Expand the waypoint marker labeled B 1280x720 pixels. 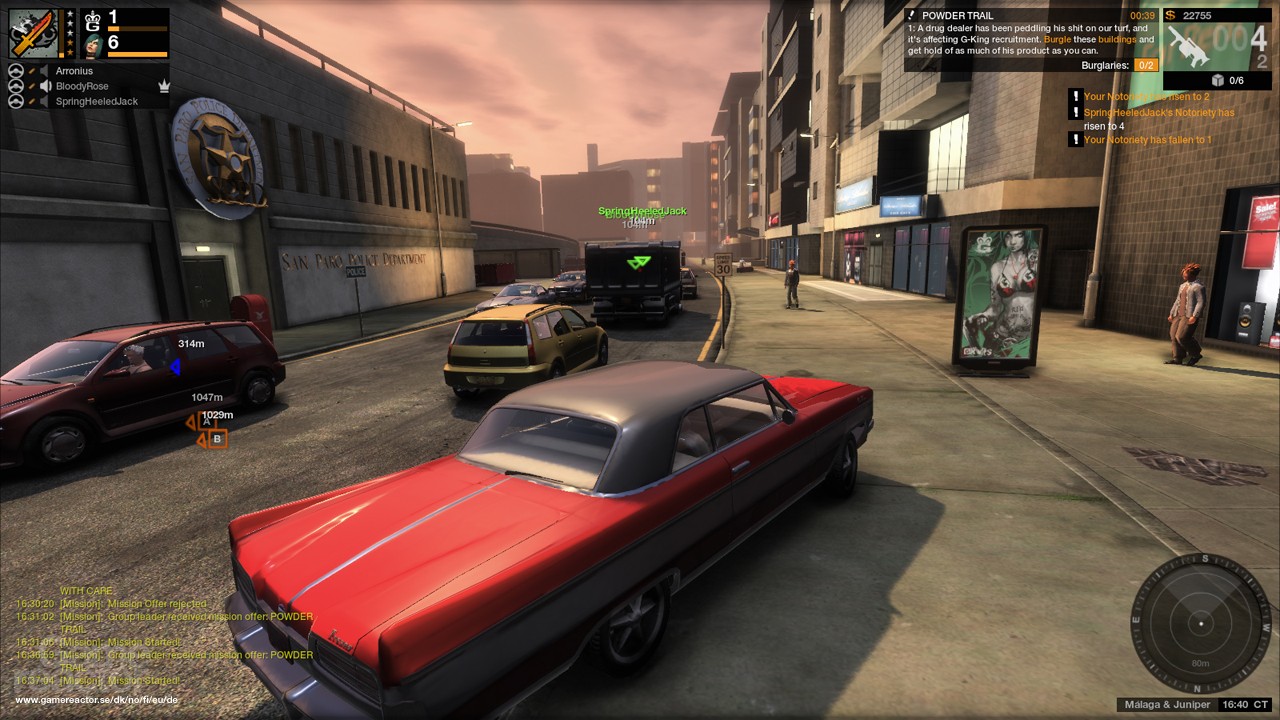click(218, 439)
